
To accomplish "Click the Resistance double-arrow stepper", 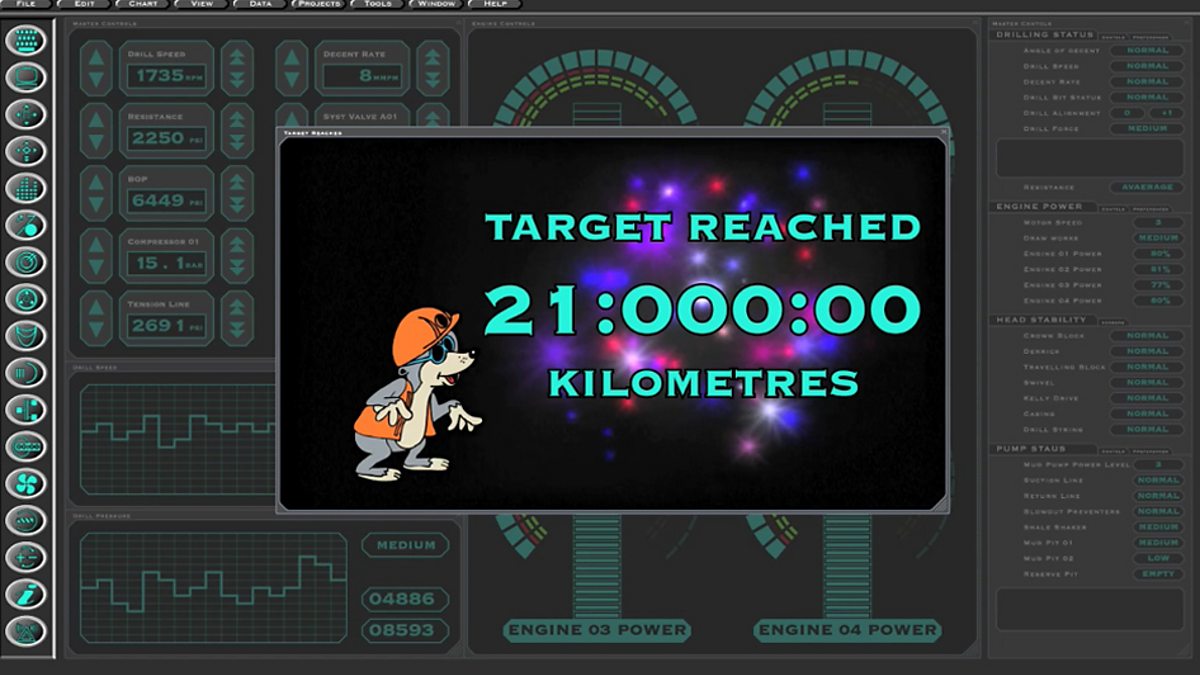I will [237, 131].
